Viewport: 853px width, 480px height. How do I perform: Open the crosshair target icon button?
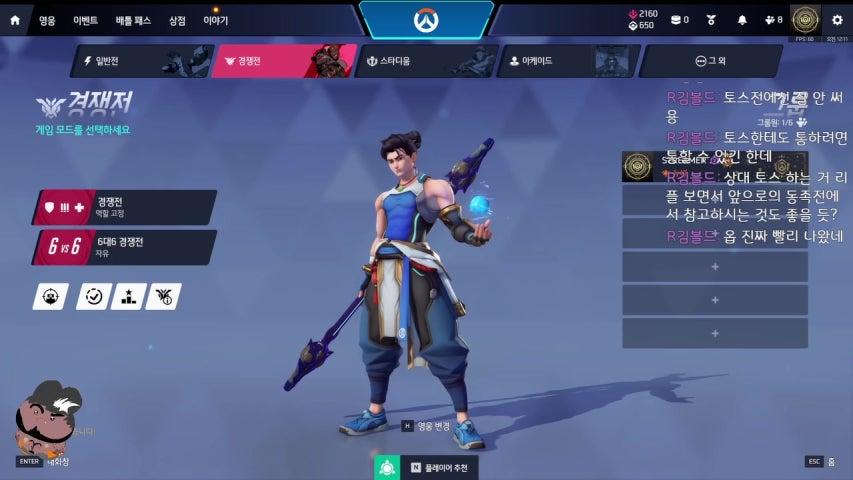tap(51, 296)
